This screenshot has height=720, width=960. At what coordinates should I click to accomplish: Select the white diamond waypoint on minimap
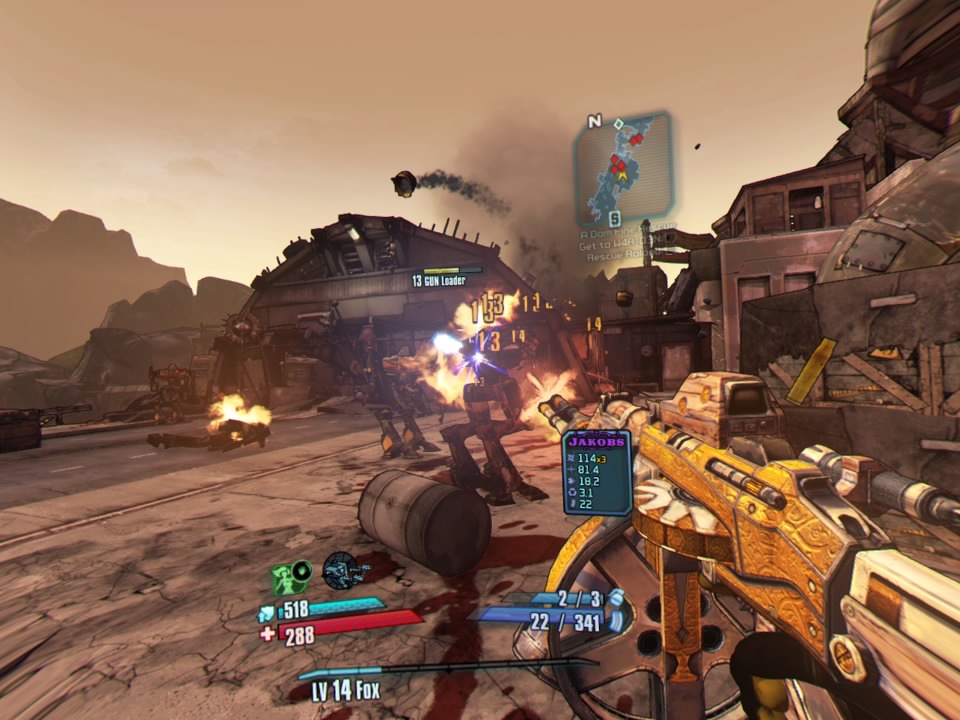(619, 125)
